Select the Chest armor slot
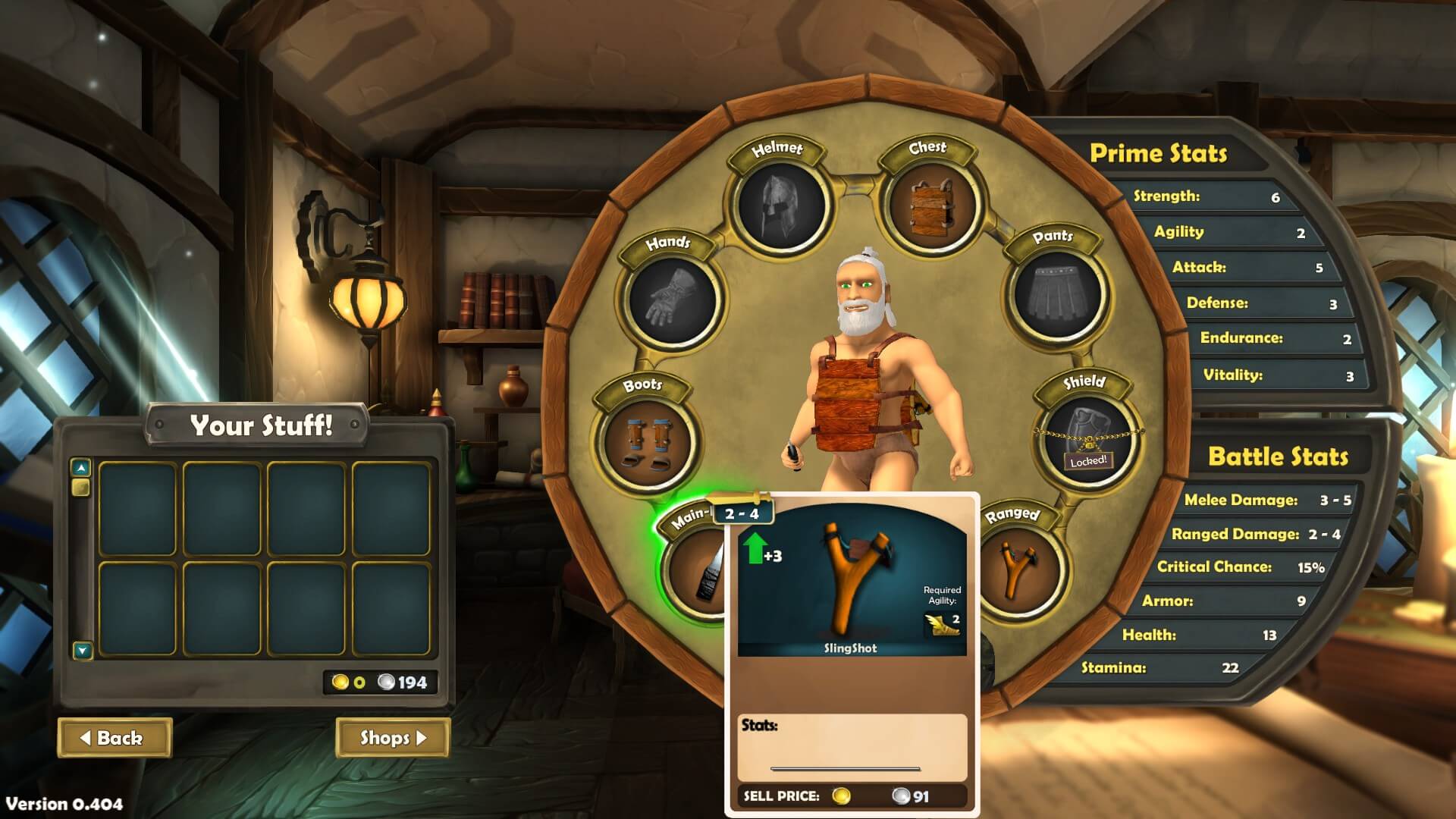The height and width of the screenshot is (819, 1456). (x=930, y=205)
